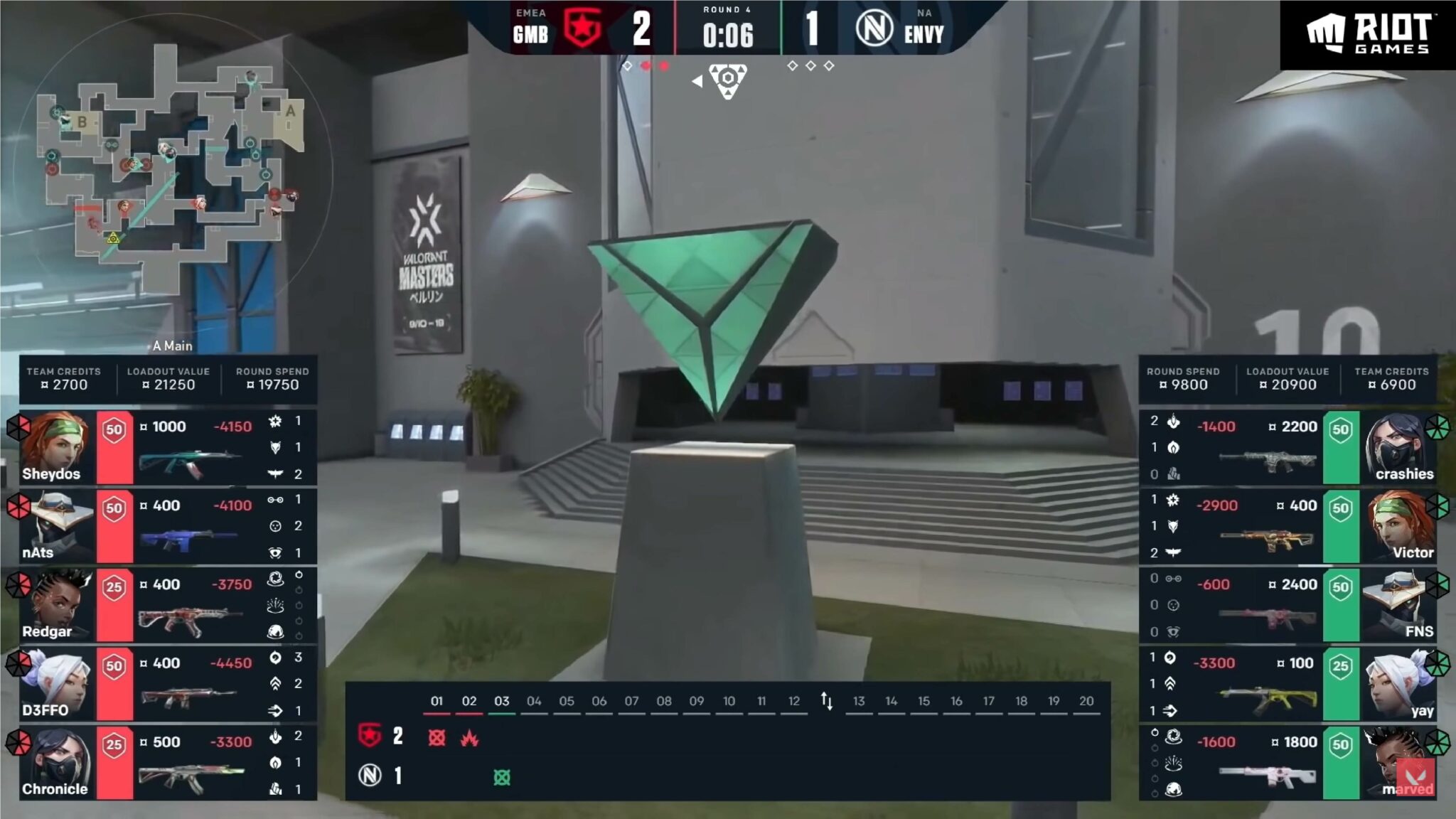Click the side-swap arrows icon after round 12
Image resolution: width=1456 pixels, height=819 pixels.
click(826, 701)
